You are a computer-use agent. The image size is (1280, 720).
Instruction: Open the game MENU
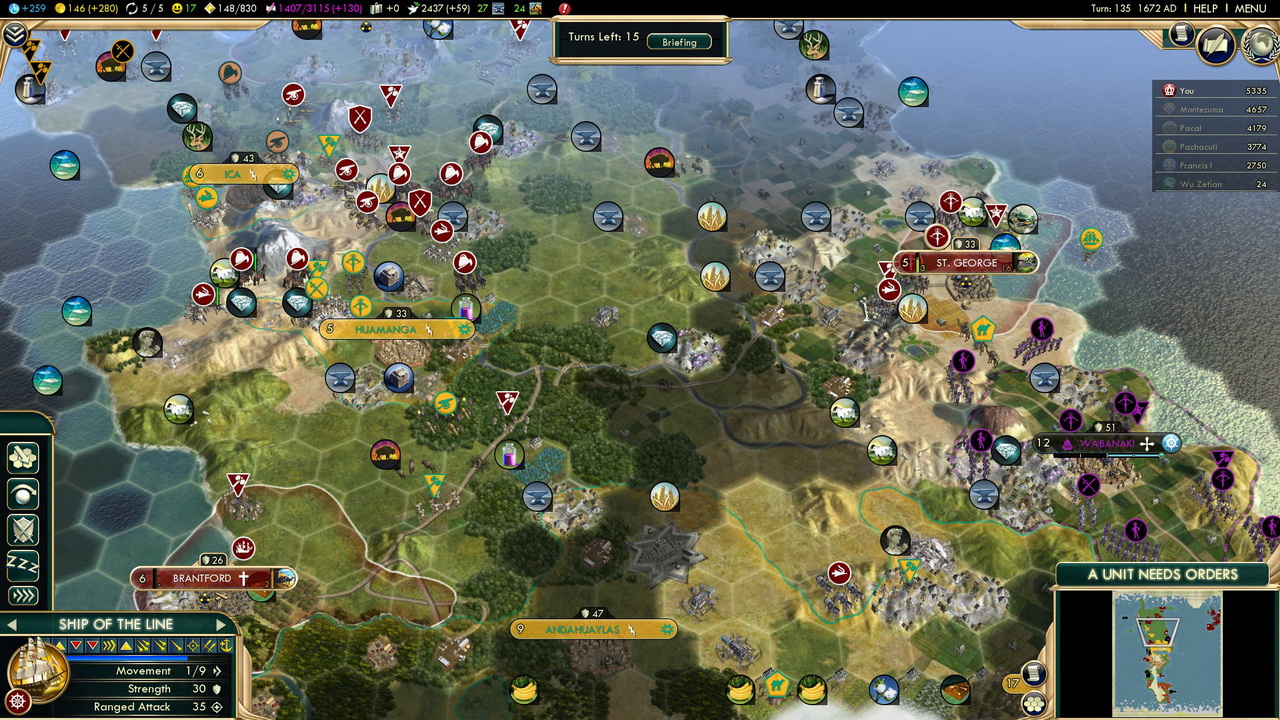(x=1250, y=8)
